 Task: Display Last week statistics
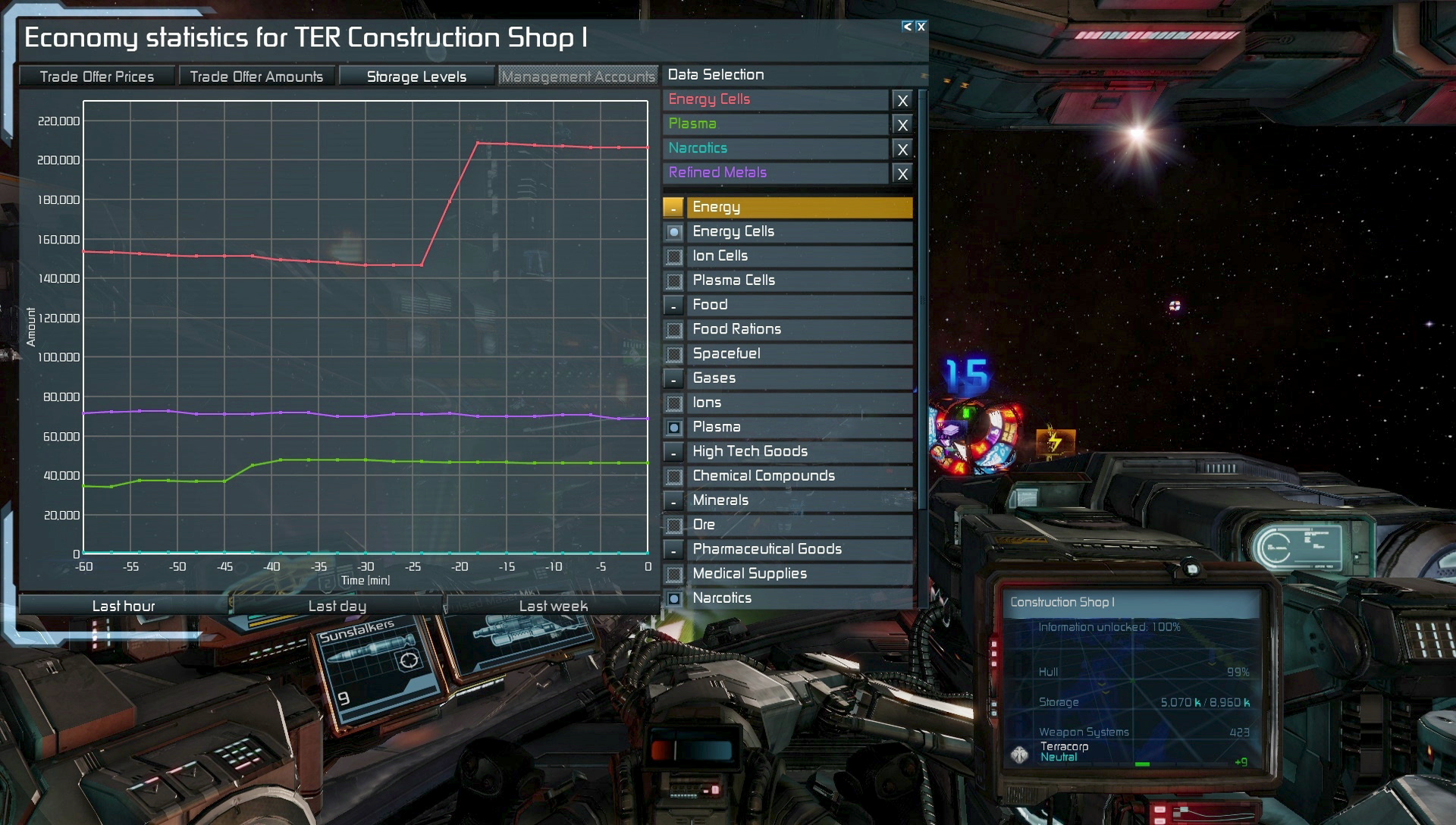point(553,606)
